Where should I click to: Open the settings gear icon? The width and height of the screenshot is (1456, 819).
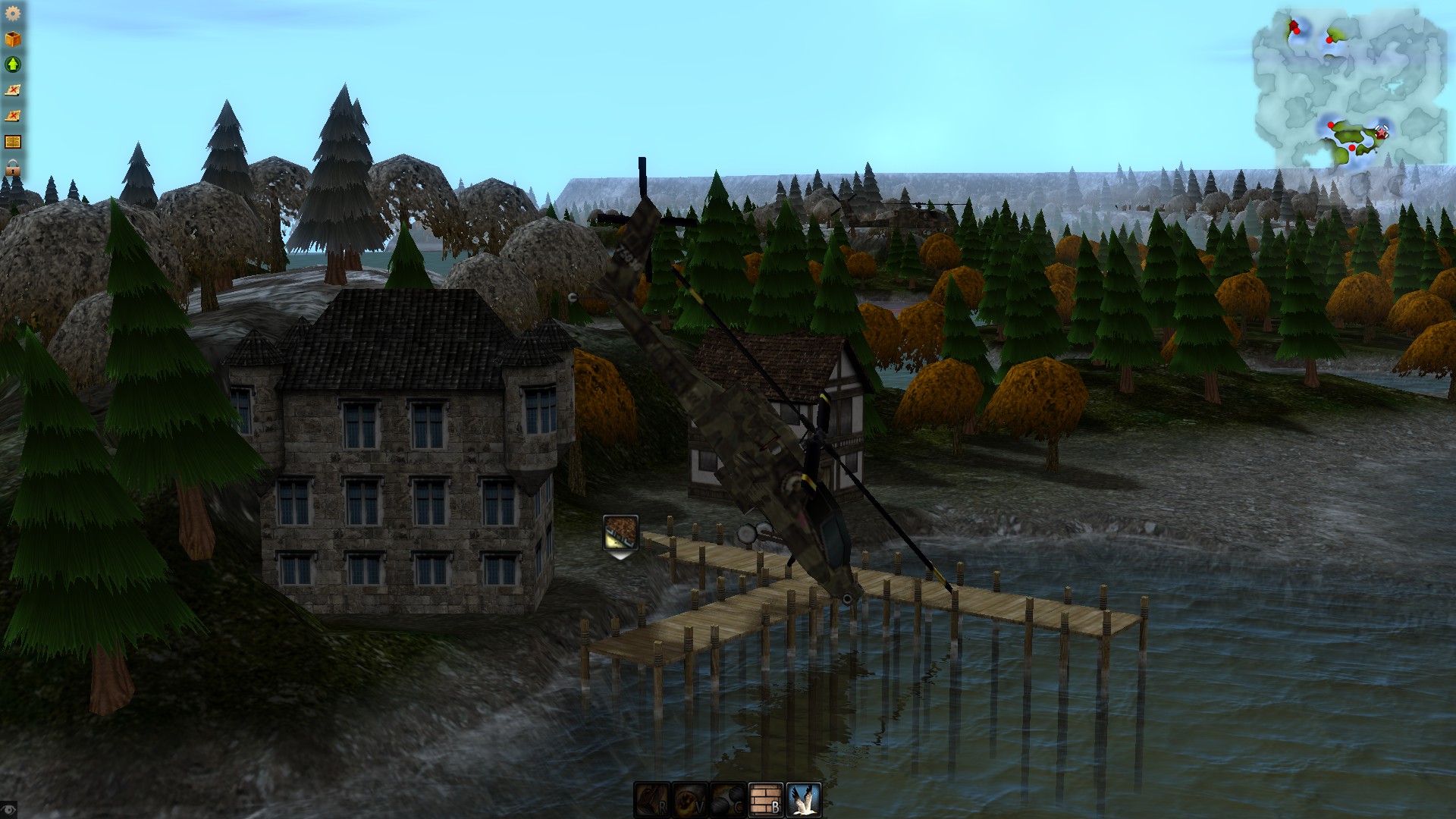(12, 14)
